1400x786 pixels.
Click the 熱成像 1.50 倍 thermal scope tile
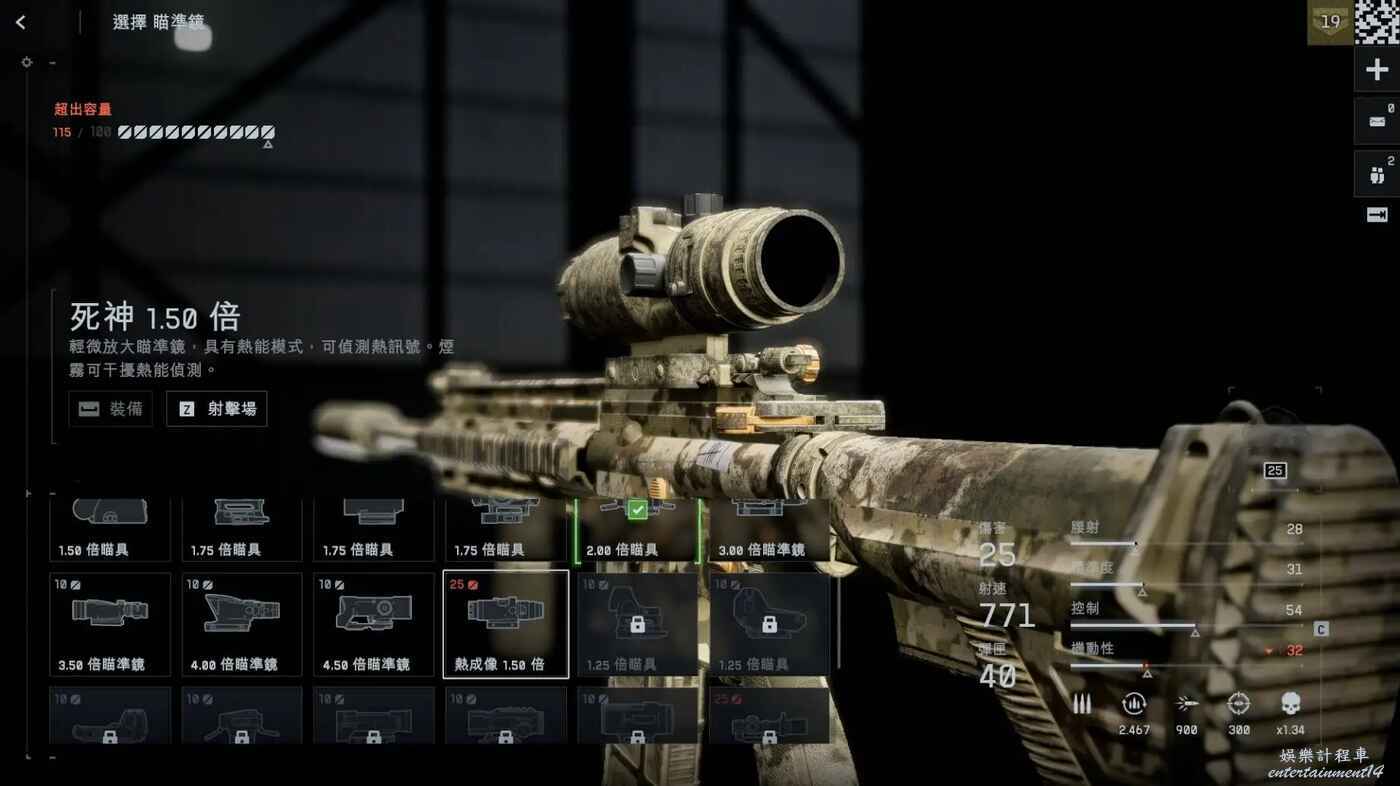click(x=506, y=624)
